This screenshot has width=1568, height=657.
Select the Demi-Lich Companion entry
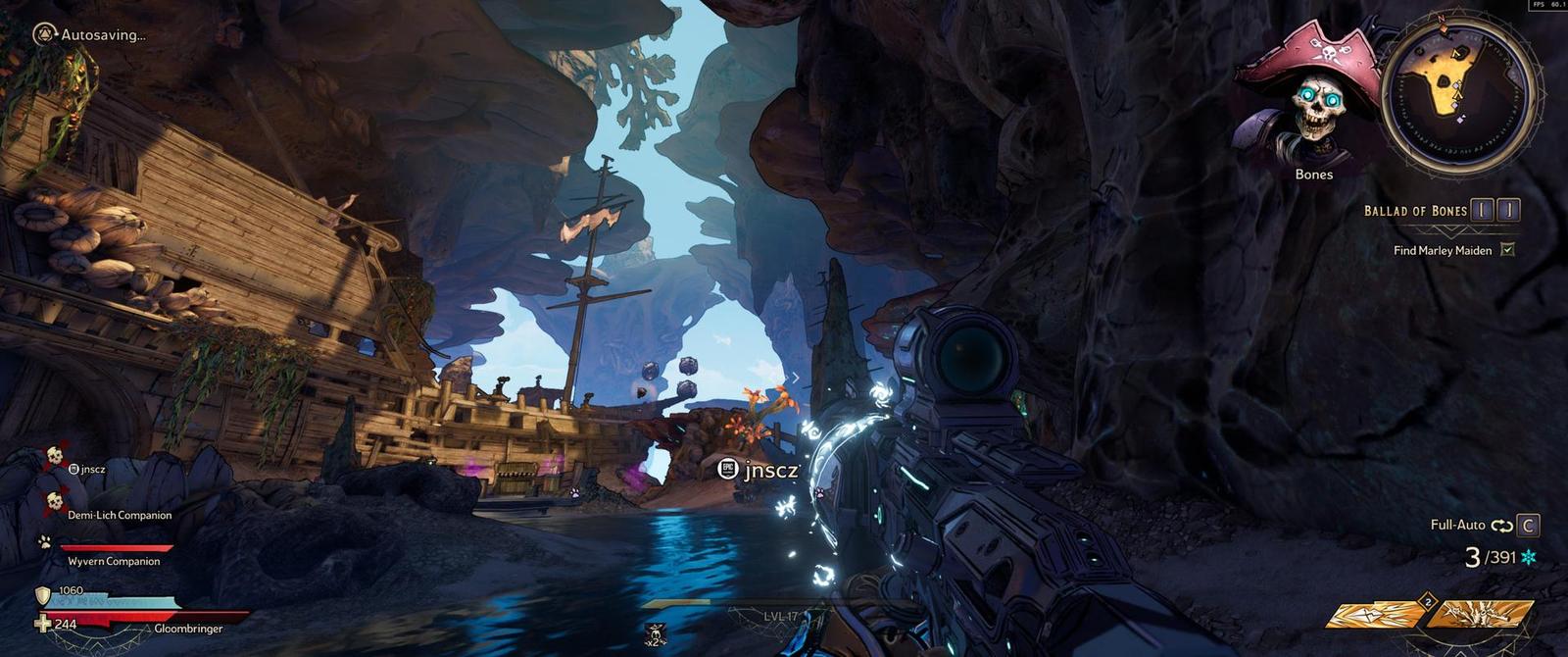click(119, 515)
